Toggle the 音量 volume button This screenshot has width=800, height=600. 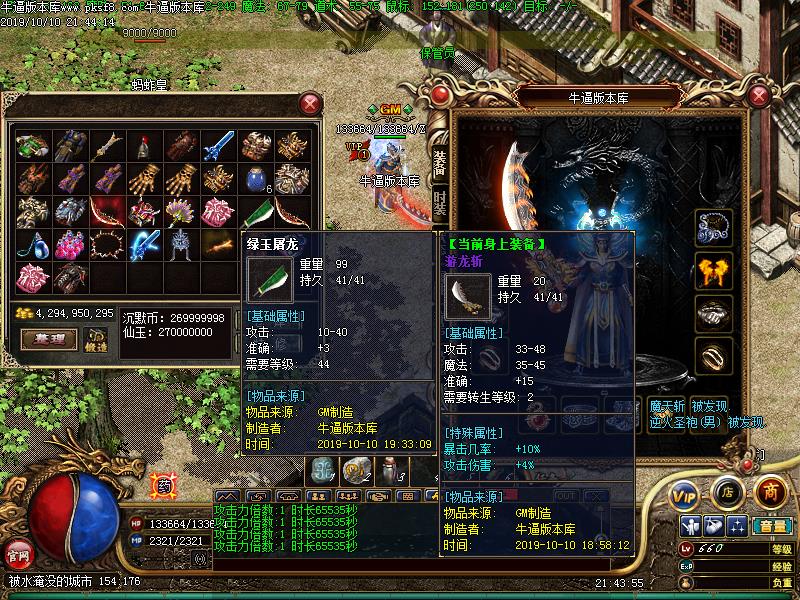pyautogui.click(x=771, y=526)
